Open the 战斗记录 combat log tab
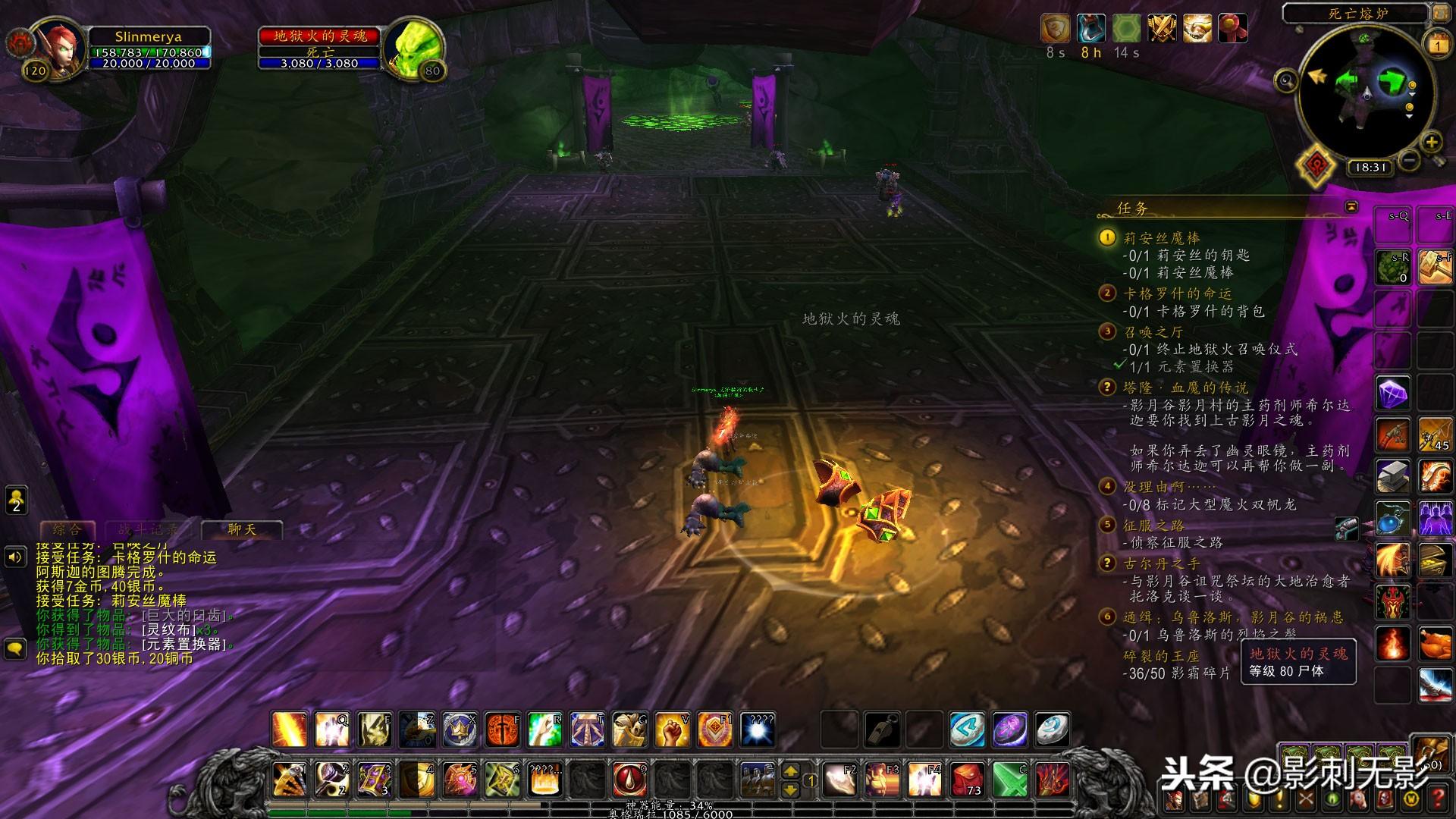This screenshot has height=819, width=1456. click(147, 529)
